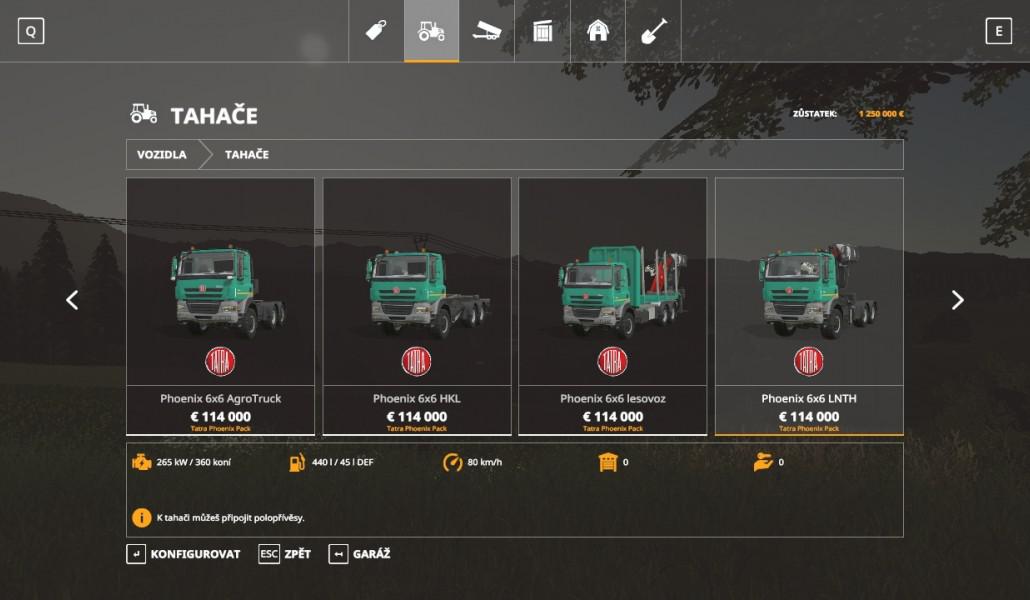
Task: Go back with the ZPĚT button
Action: [x=285, y=554]
